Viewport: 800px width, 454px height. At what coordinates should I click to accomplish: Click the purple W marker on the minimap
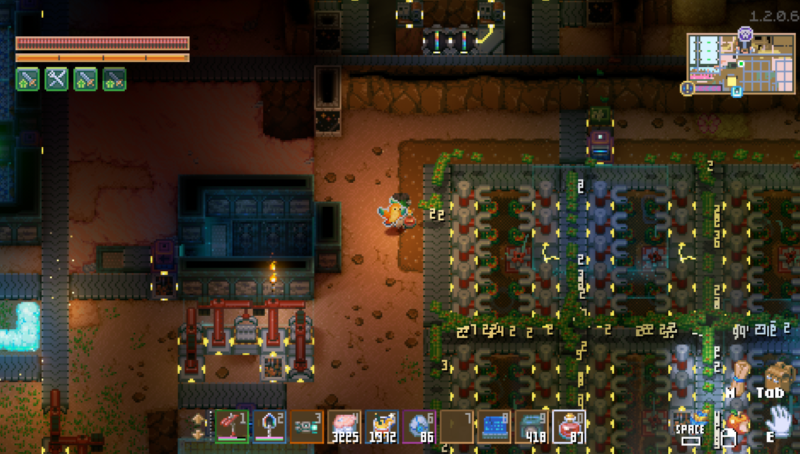pos(745,33)
